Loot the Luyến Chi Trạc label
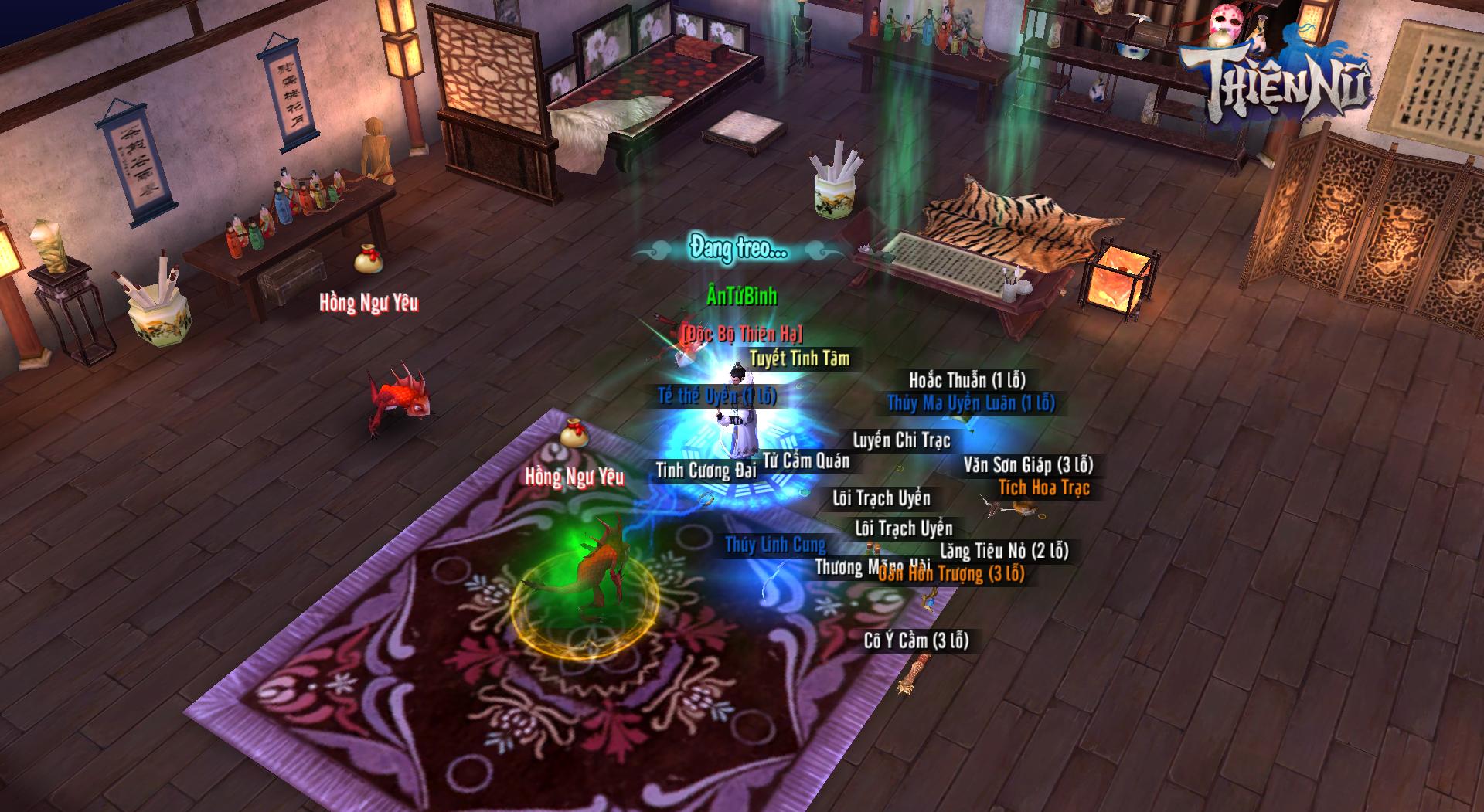The width and height of the screenshot is (1484, 812). (x=901, y=440)
